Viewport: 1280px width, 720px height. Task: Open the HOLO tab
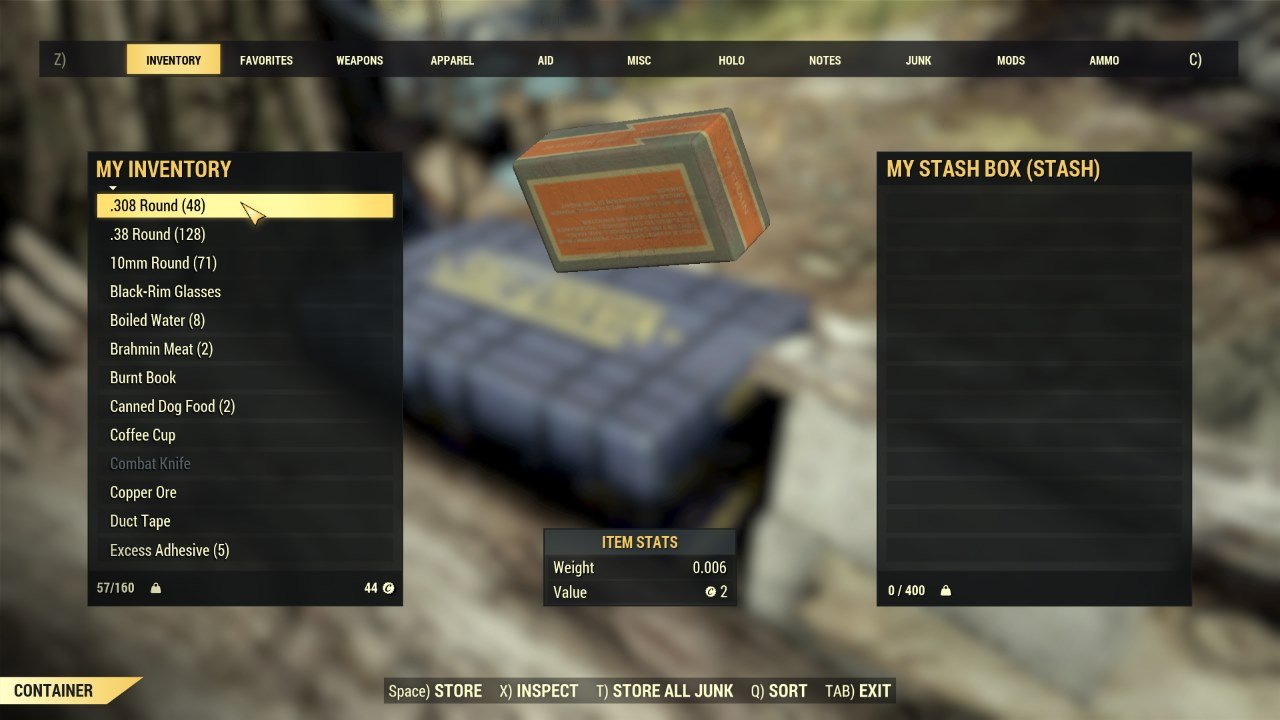731,60
